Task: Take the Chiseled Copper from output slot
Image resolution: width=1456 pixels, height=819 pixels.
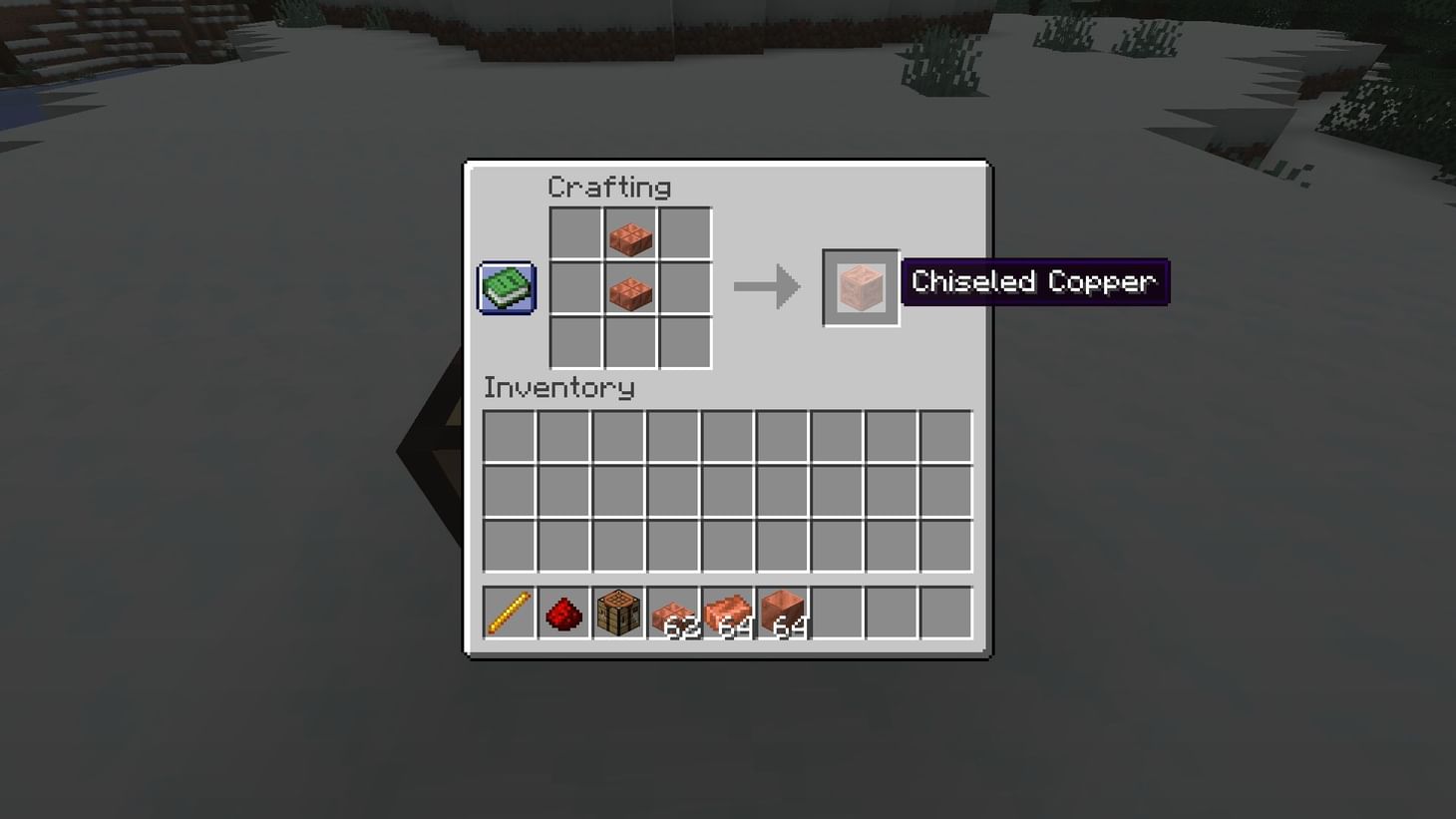Action: [860, 289]
